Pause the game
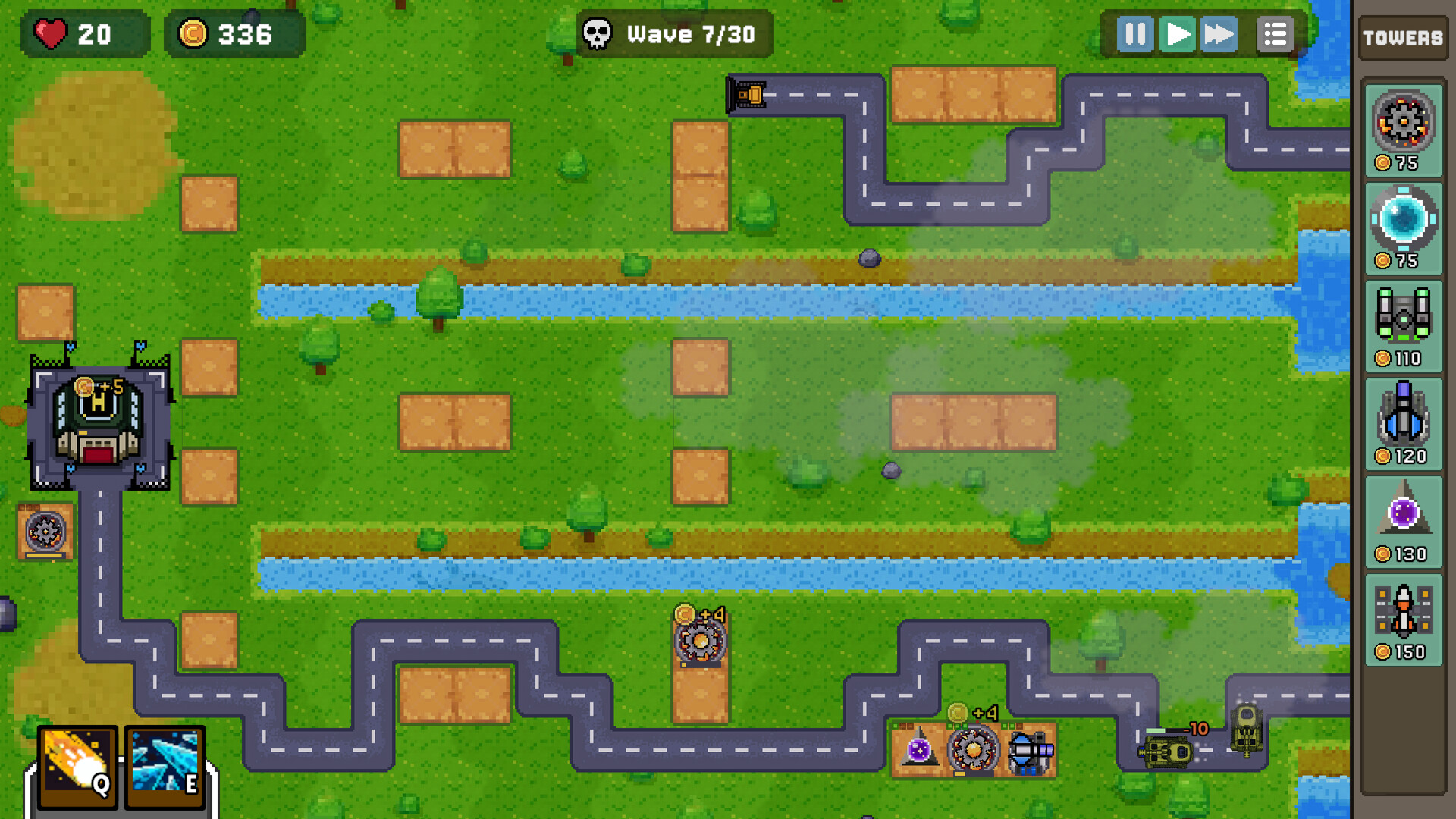This screenshot has height=819, width=1456. 1134,33
